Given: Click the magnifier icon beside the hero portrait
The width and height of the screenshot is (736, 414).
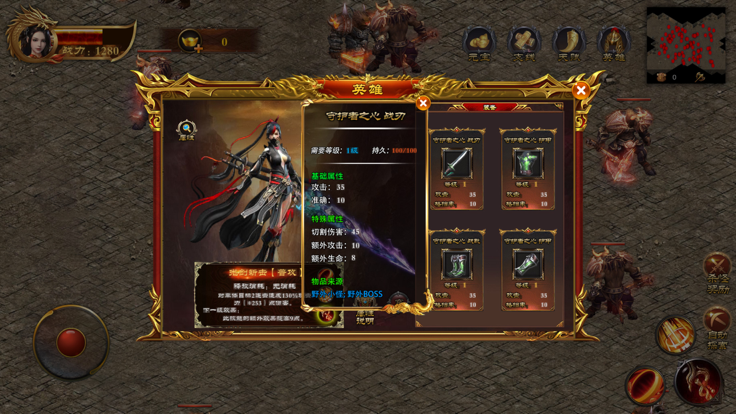Looking at the screenshot, I should 186,129.
